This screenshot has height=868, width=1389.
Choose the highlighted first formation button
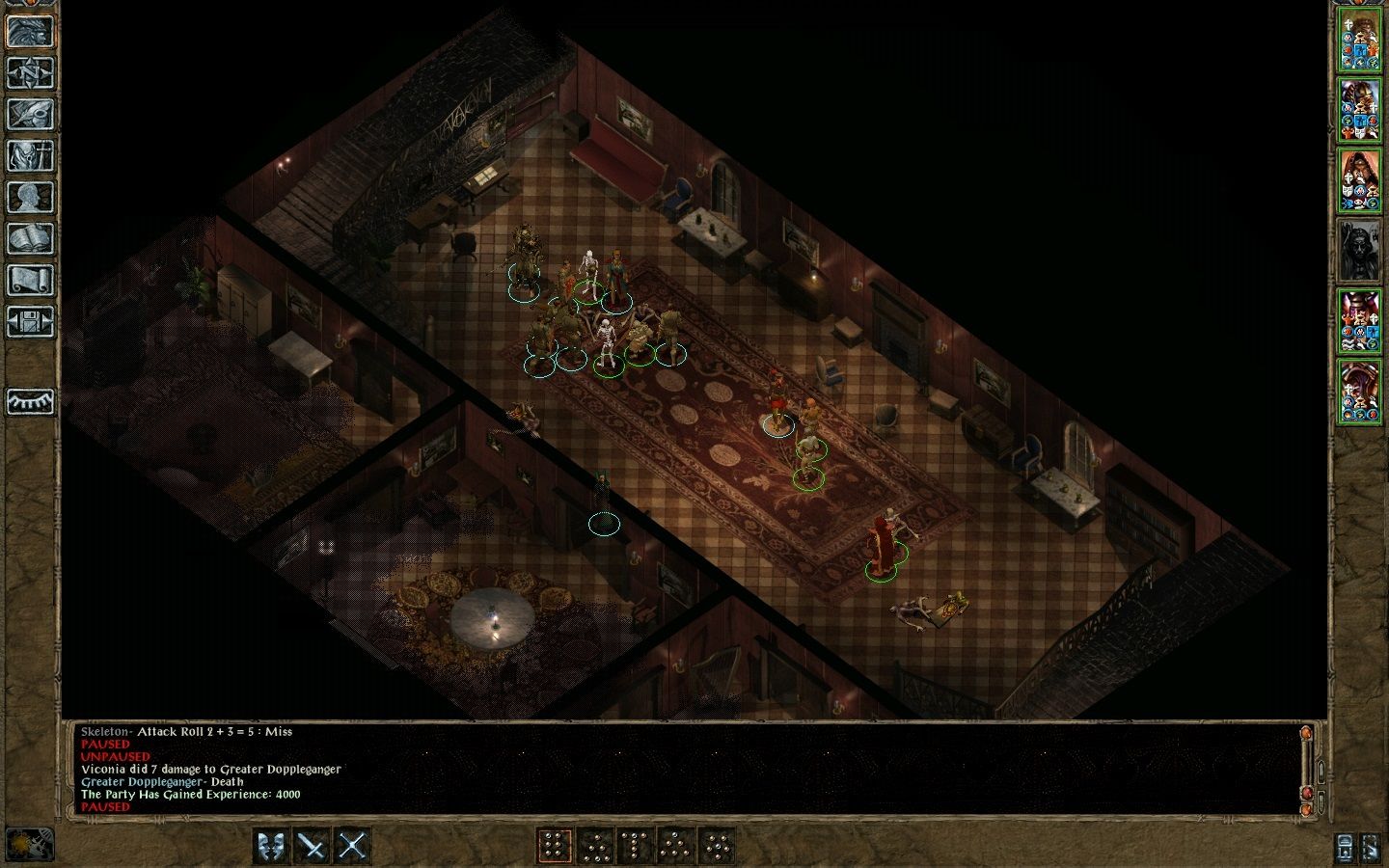coord(554,846)
